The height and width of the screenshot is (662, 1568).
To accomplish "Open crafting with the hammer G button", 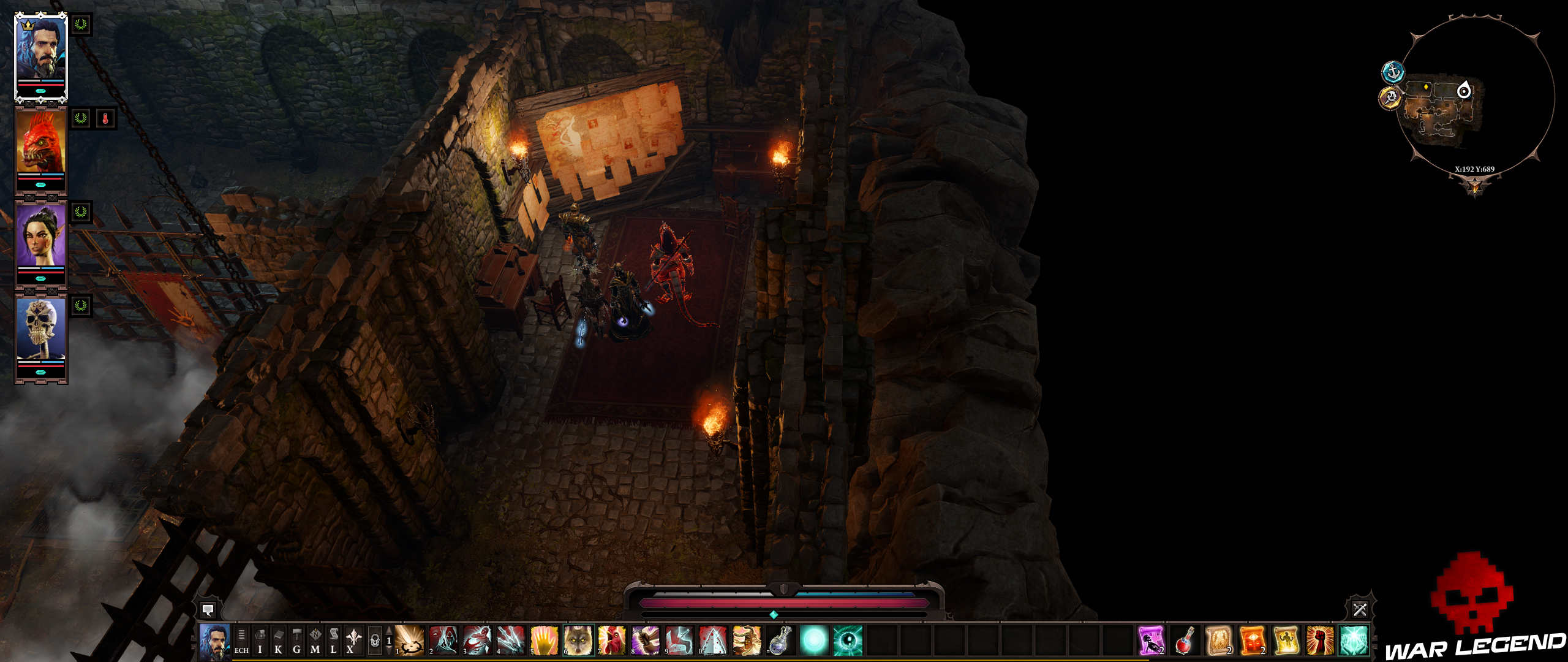I will pyautogui.click(x=296, y=641).
